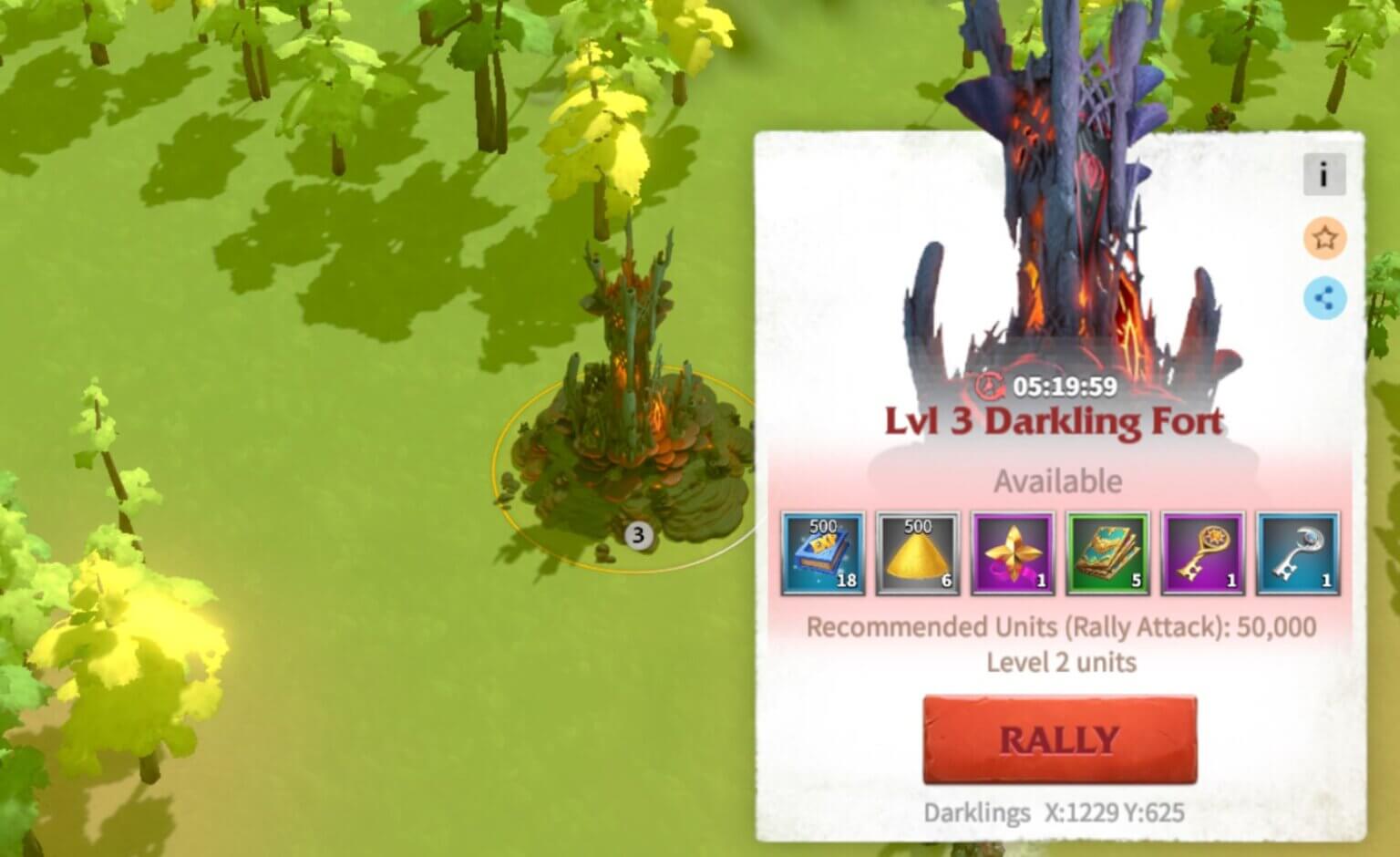Image resolution: width=1400 pixels, height=857 pixels.
Task: Expand the Available rewards section
Action: [x=1057, y=480]
